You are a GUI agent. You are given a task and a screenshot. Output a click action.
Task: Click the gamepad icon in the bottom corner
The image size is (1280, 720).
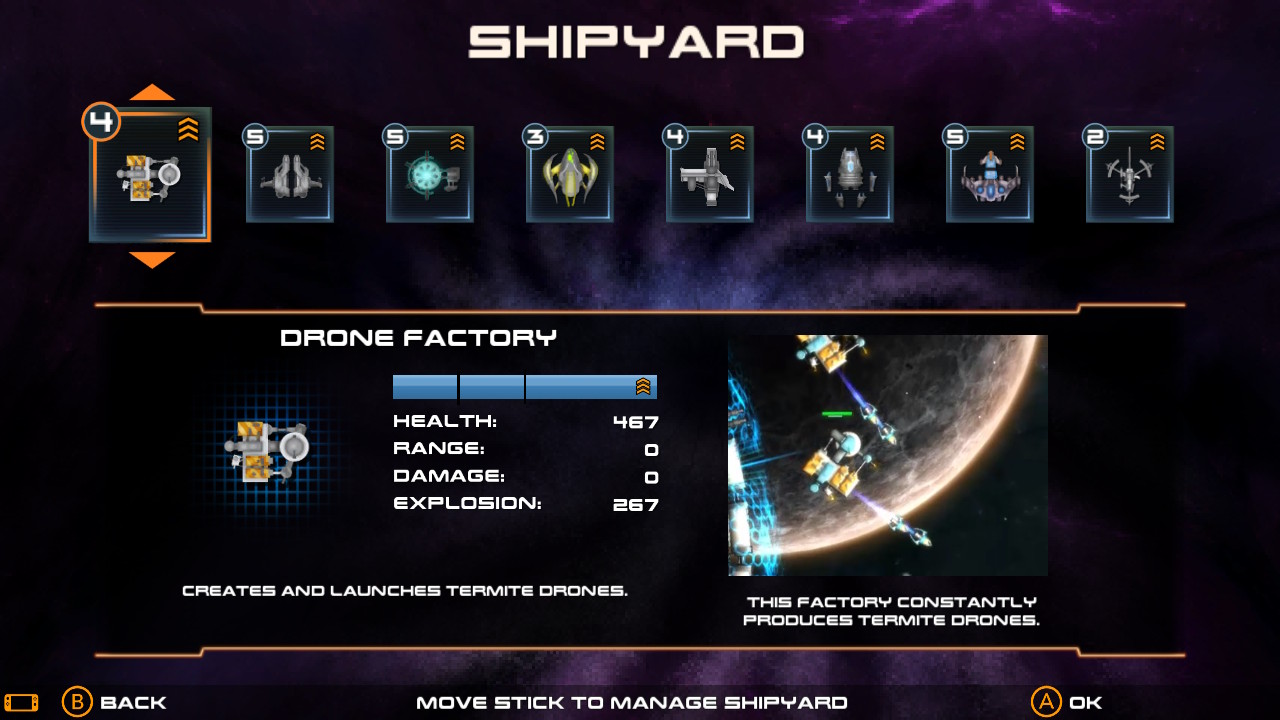pyautogui.click(x=20, y=702)
